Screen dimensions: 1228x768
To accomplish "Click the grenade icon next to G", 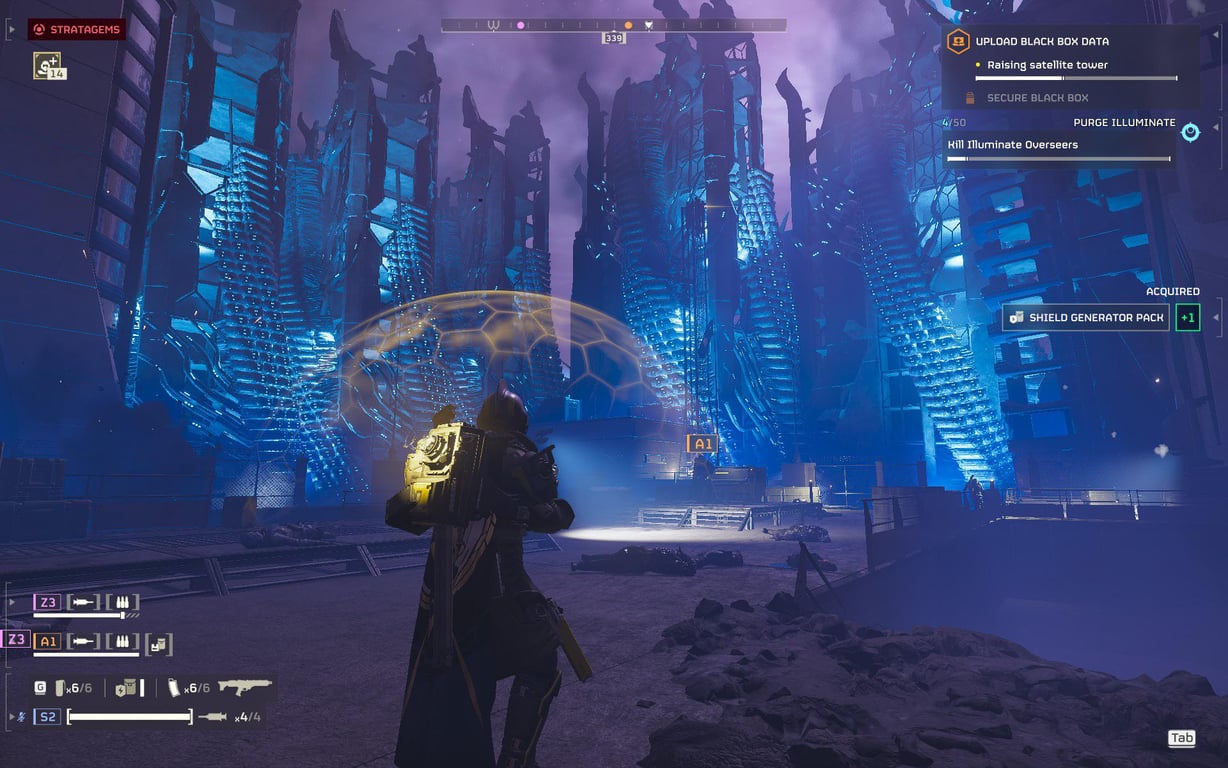I will (x=58, y=688).
